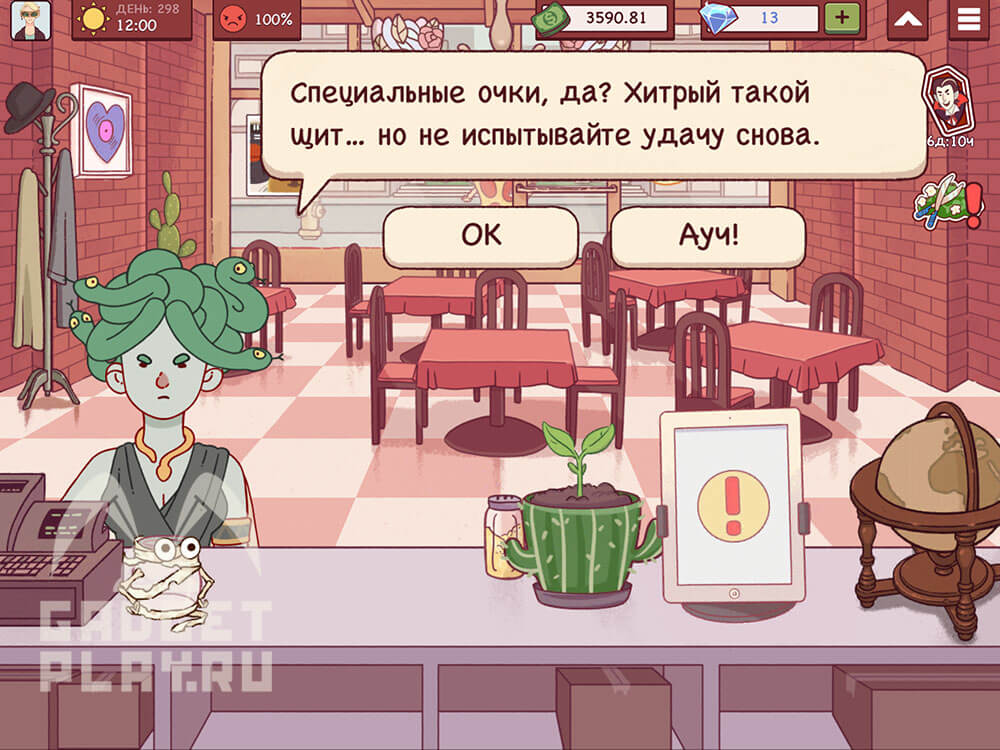Select the "Ауч!" dialogue reply
This screenshot has height=750, width=1000.
tap(707, 237)
